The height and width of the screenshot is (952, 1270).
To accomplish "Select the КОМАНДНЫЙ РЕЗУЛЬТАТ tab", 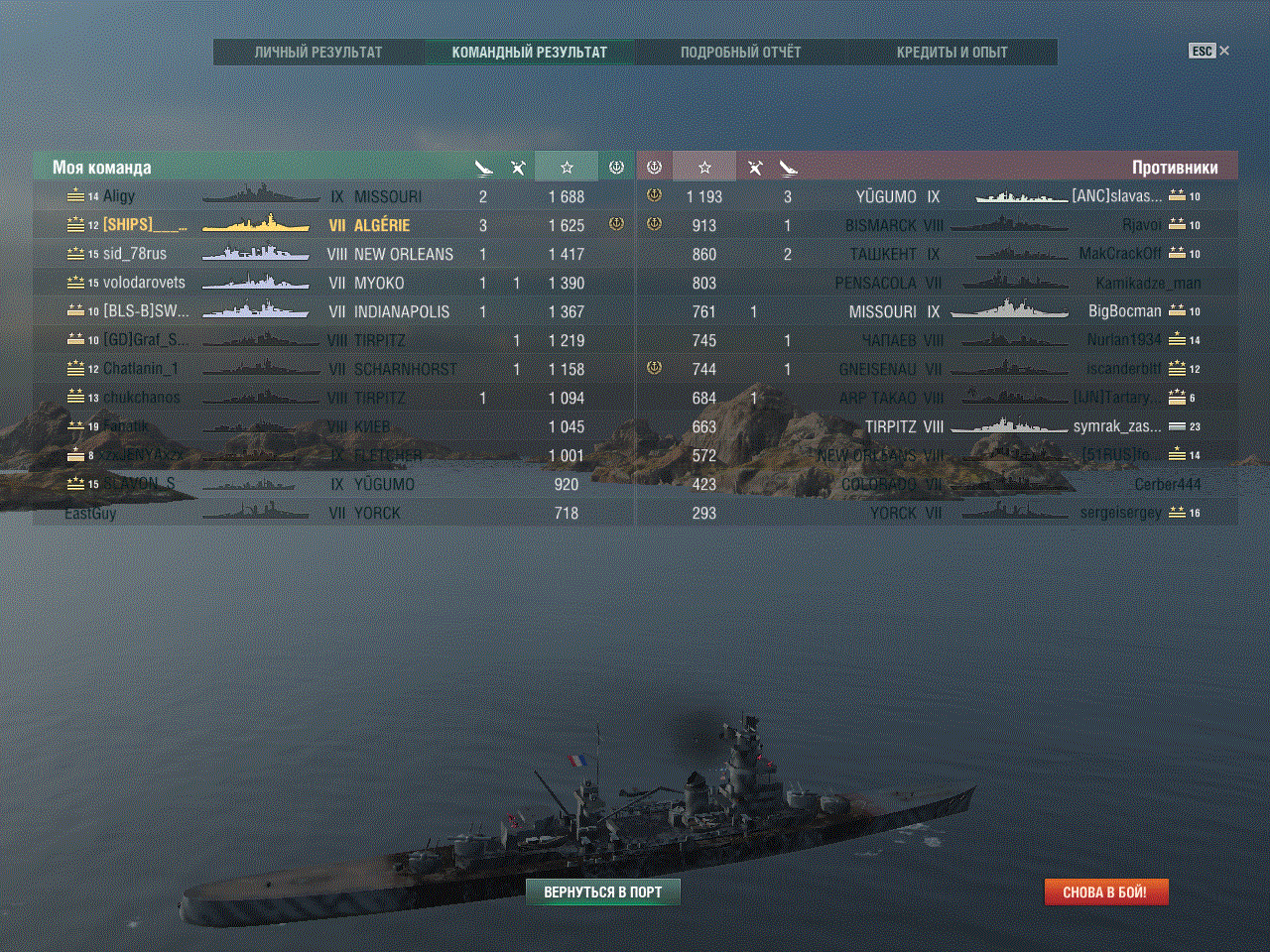I will point(529,53).
